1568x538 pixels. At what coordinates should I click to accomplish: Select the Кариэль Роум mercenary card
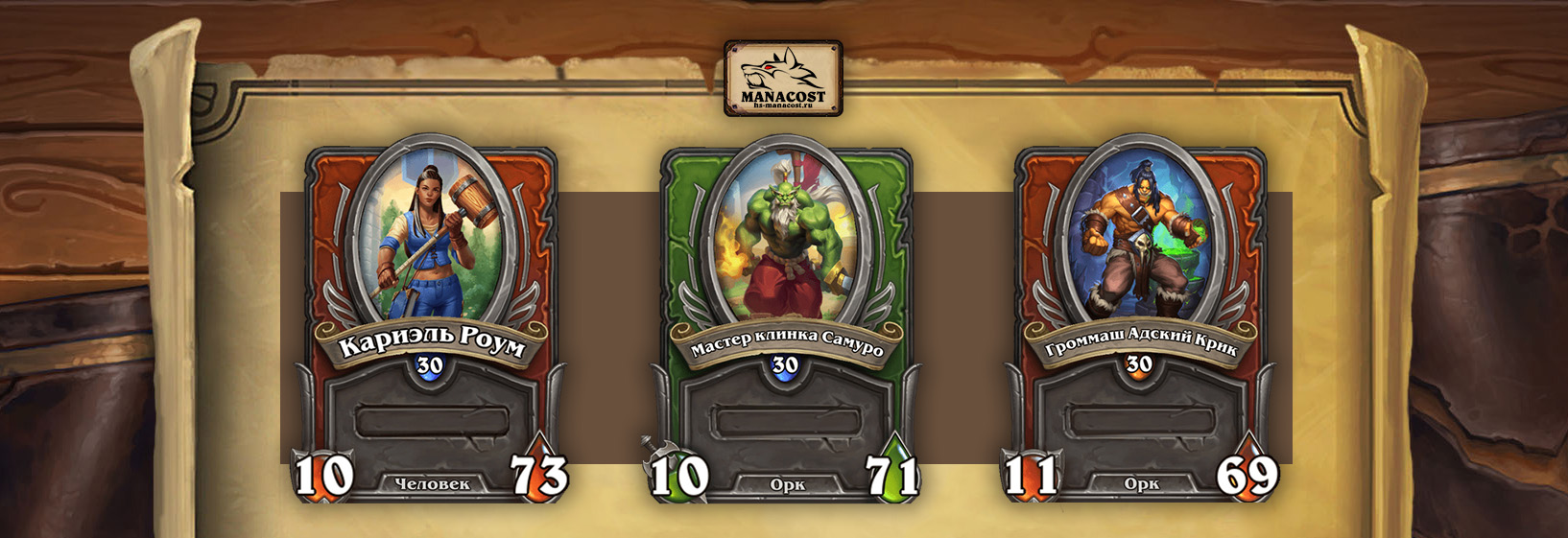click(x=431, y=316)
